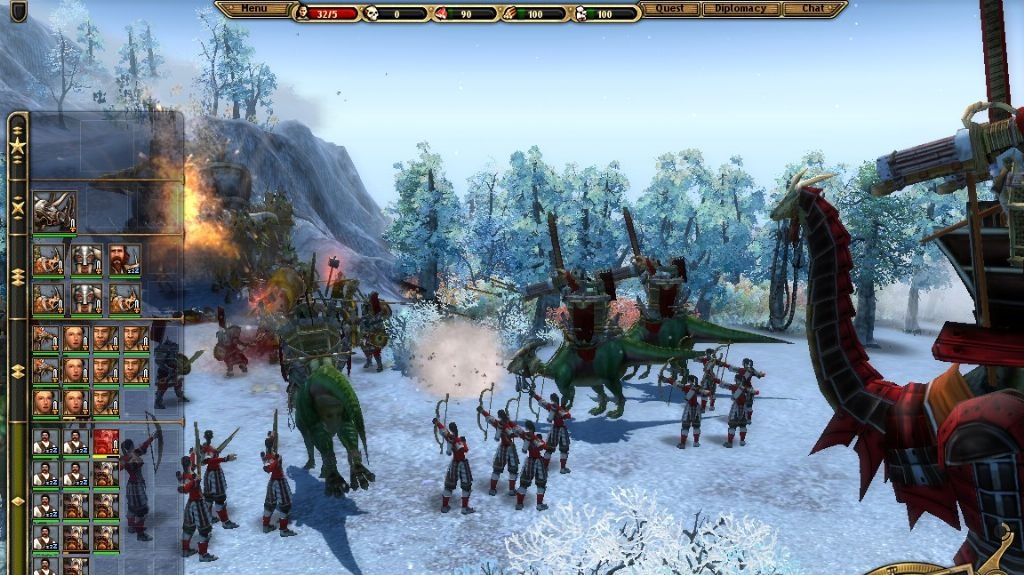
Task: Open the Chat window
Action: pos(814,9)
